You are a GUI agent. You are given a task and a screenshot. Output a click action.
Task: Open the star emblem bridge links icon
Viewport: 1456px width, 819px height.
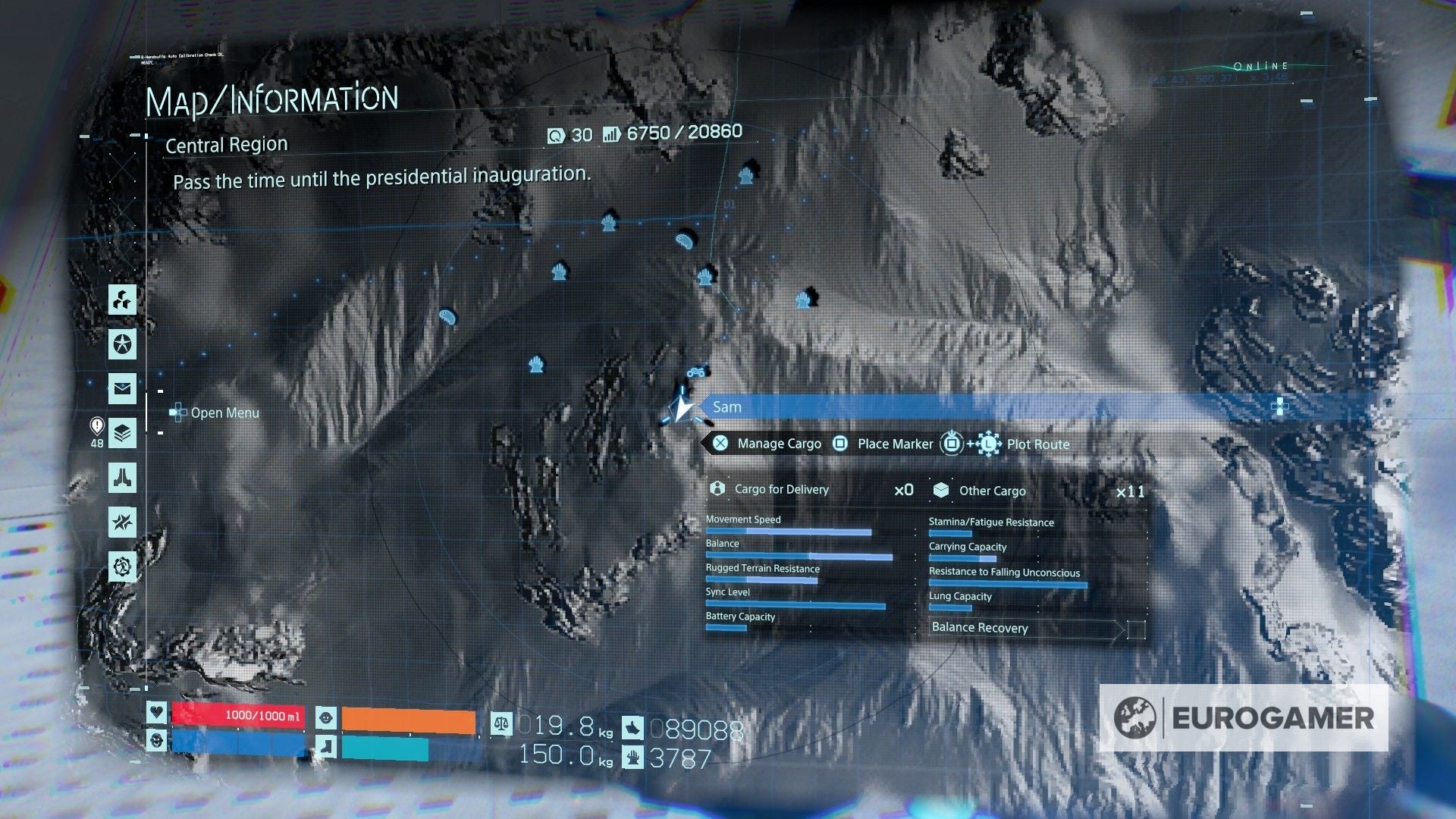point(123,345)
